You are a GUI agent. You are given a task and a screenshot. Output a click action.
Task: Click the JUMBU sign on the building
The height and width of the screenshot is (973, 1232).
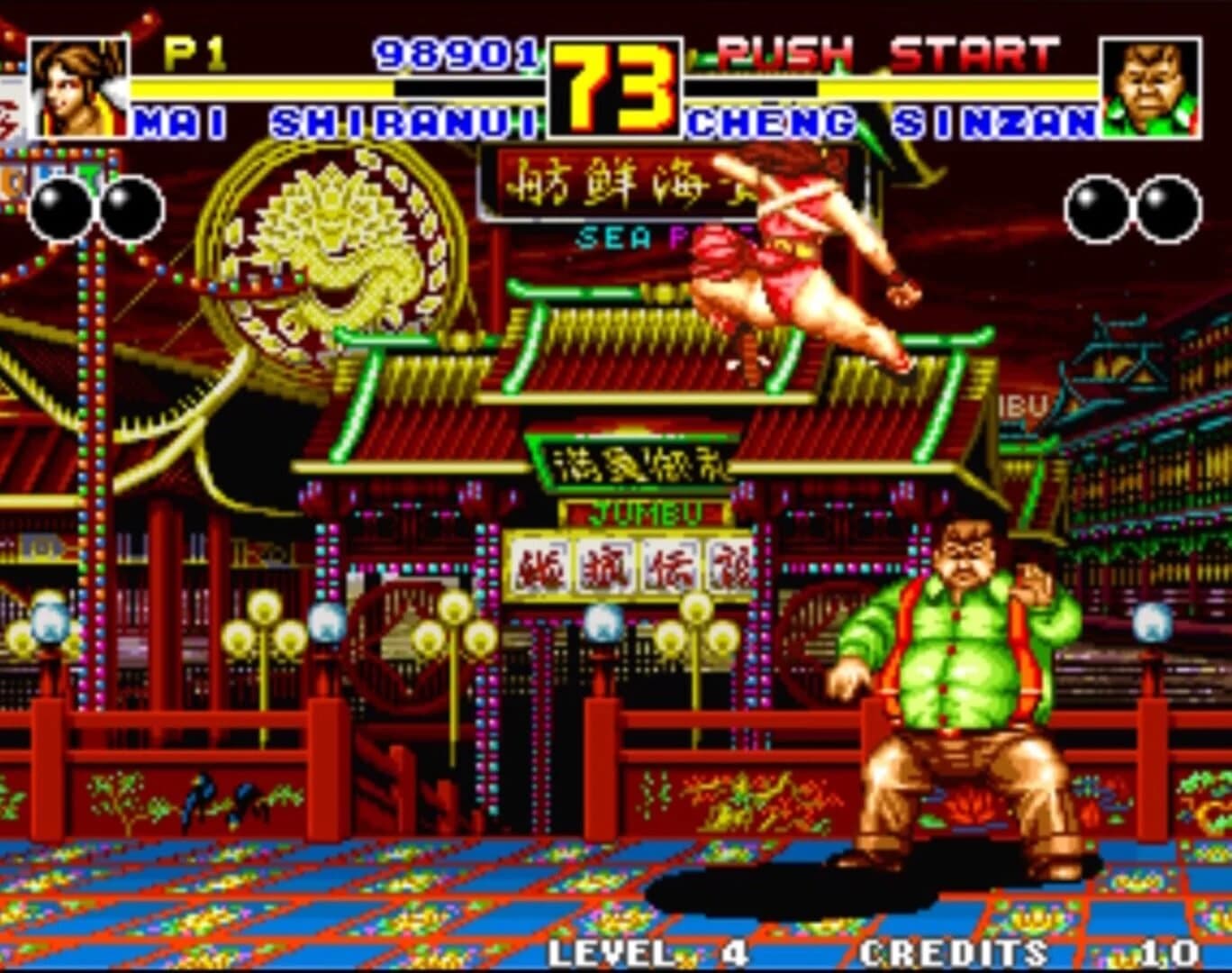point(647,512)
